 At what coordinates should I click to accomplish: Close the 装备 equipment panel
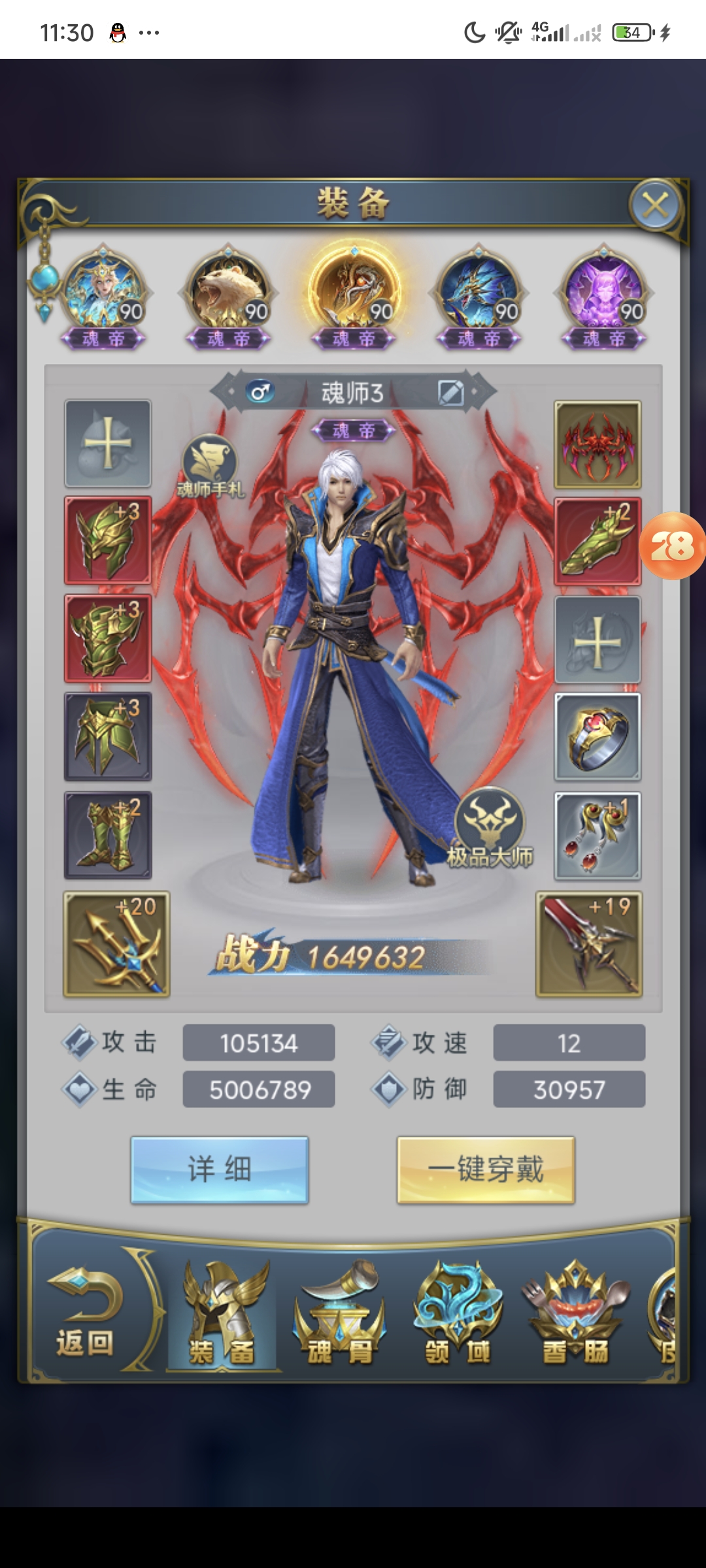(x=655, y=205)
